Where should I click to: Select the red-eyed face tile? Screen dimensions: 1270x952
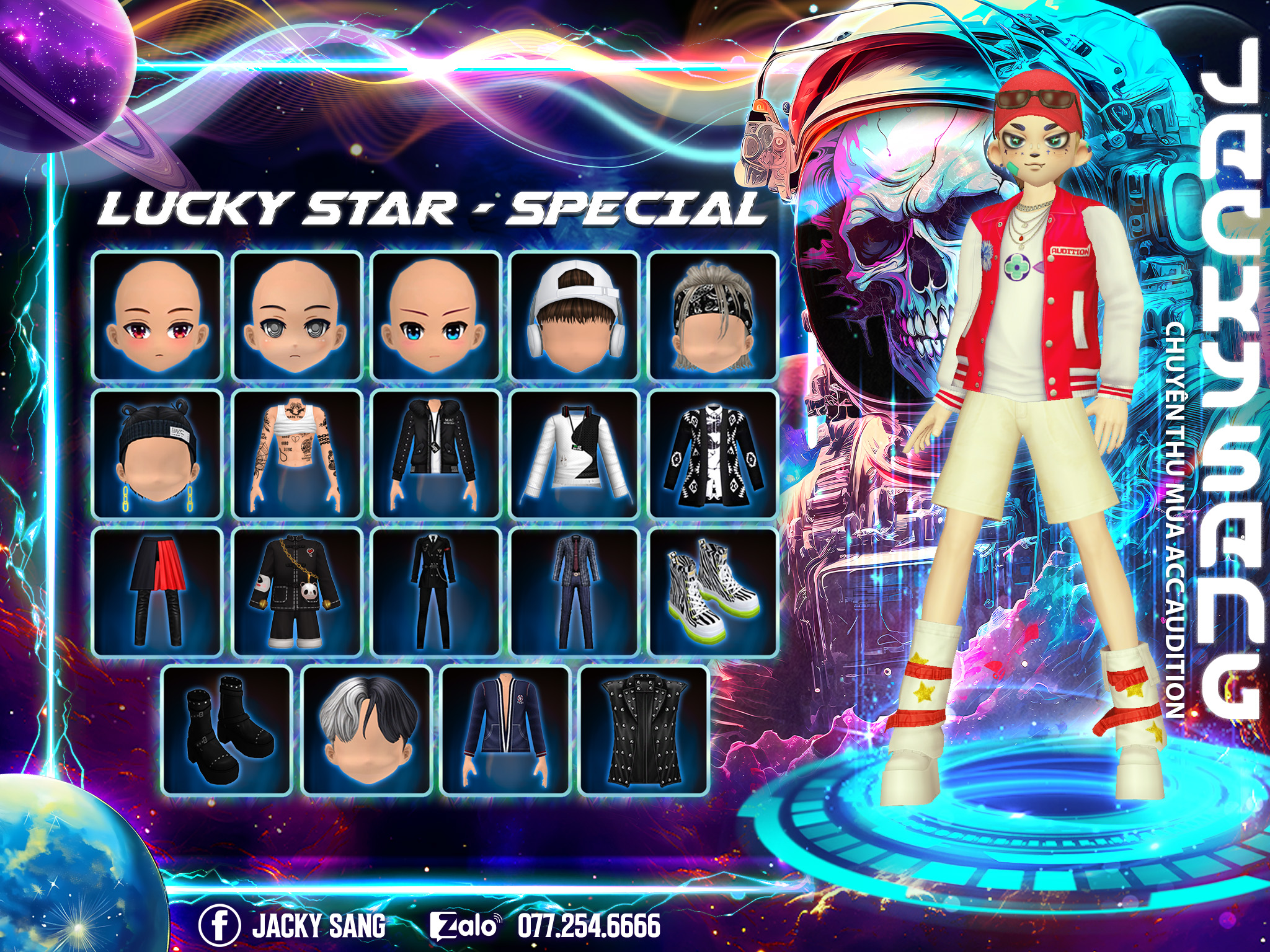[158, 316]
